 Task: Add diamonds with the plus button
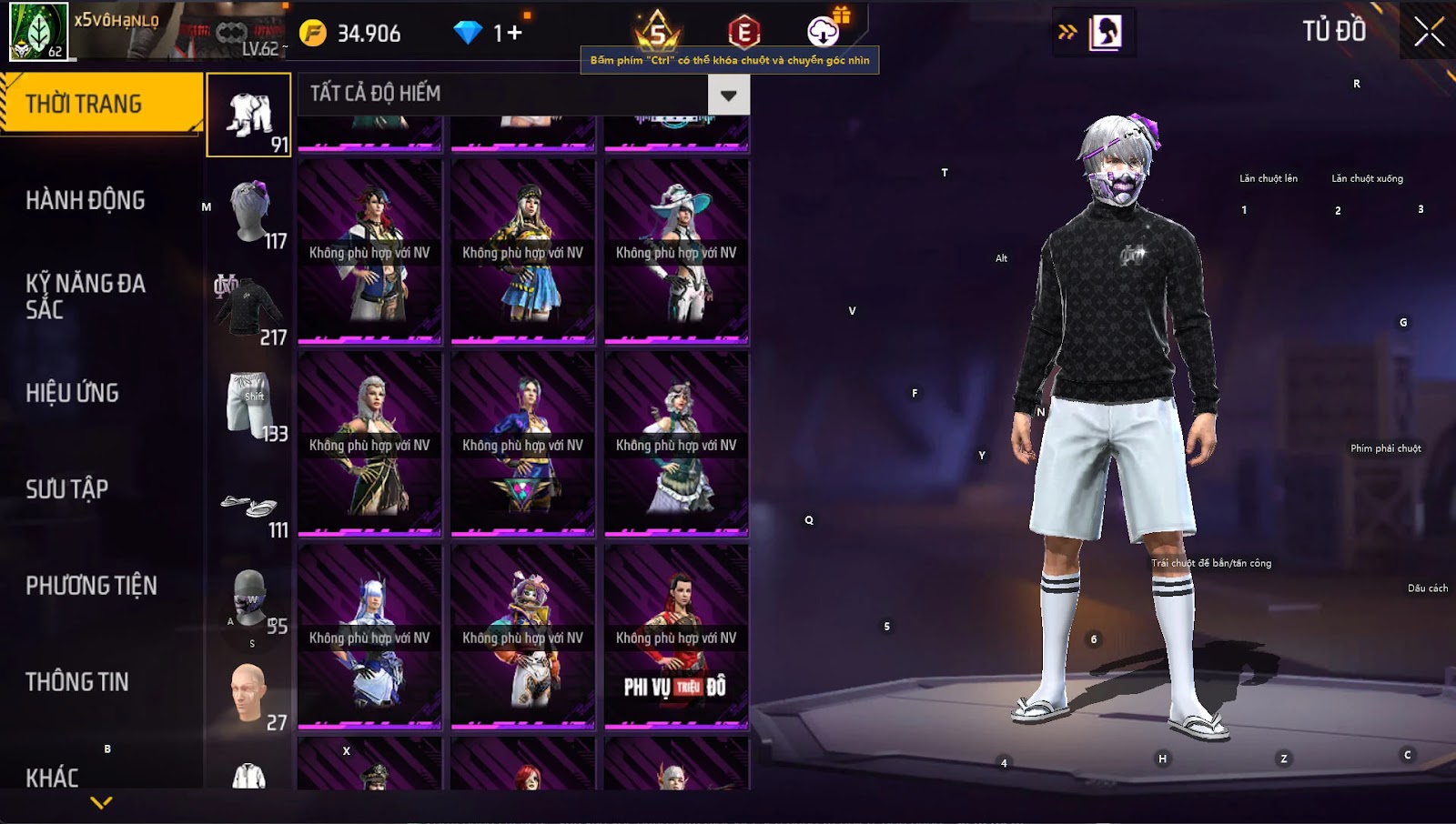[515, 34]
